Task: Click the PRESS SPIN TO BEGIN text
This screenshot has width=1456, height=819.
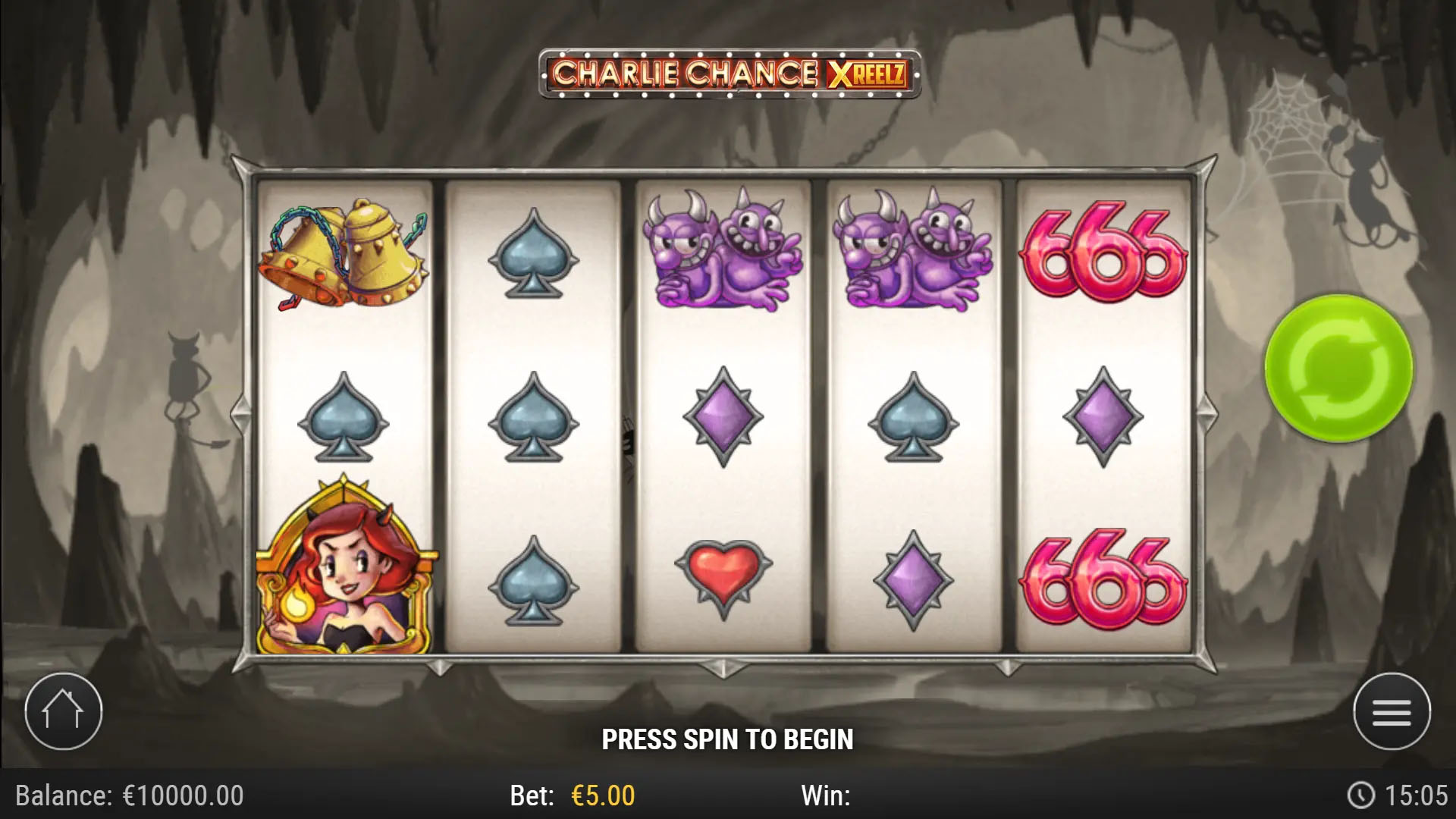Action: [728, 737]
